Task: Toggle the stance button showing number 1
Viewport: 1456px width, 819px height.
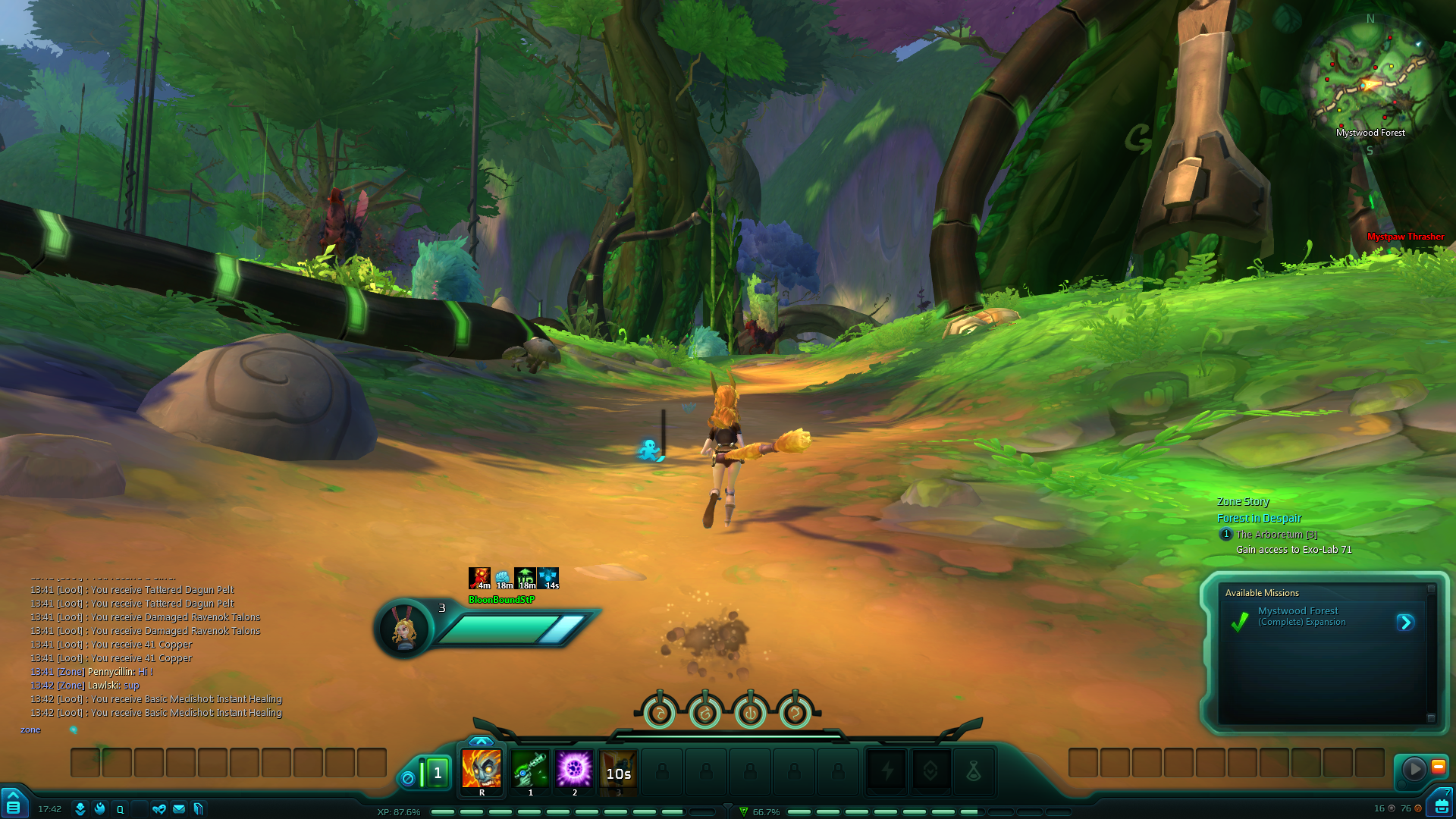Action: pyautogui.click(x=438, y=773)
